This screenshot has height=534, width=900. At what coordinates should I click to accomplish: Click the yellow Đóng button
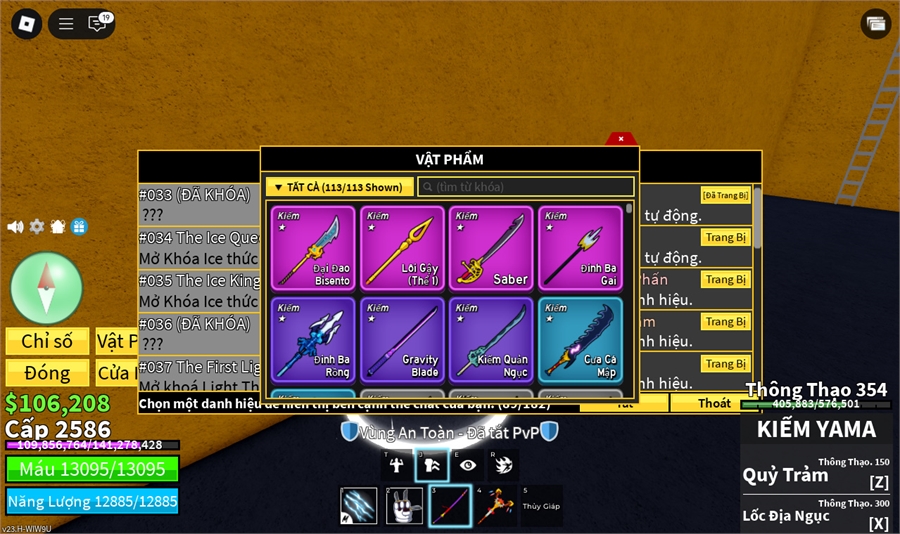click(47, 373)
